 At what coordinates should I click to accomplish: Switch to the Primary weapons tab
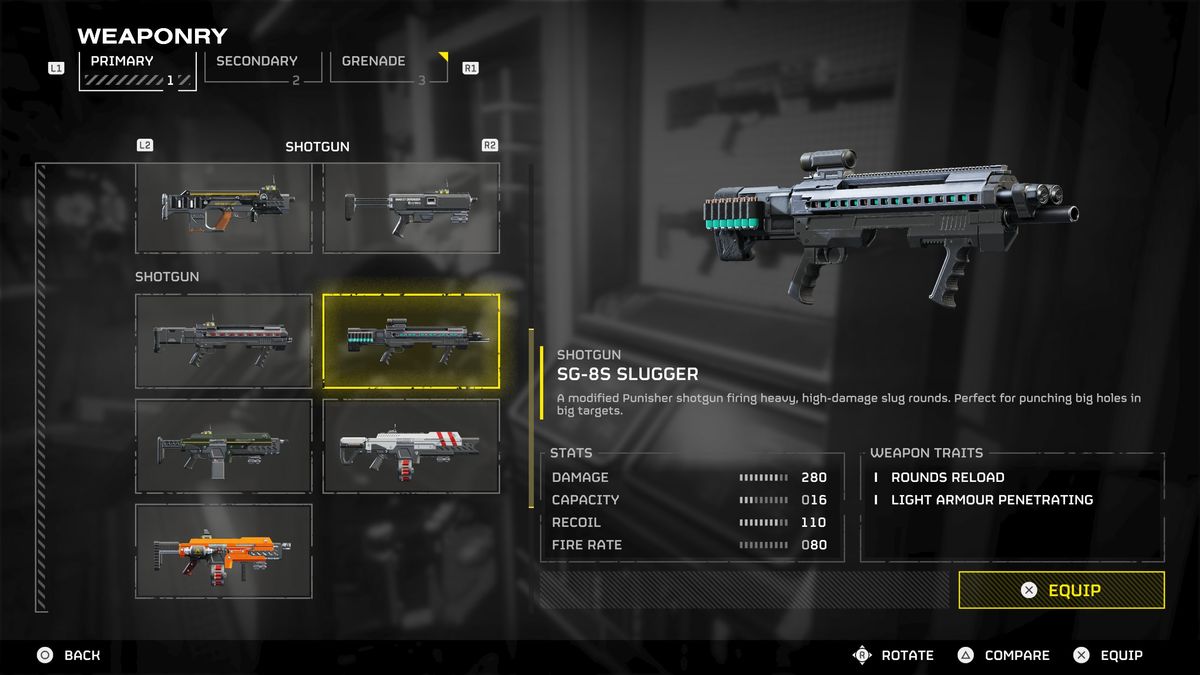(x=137, y=69)
